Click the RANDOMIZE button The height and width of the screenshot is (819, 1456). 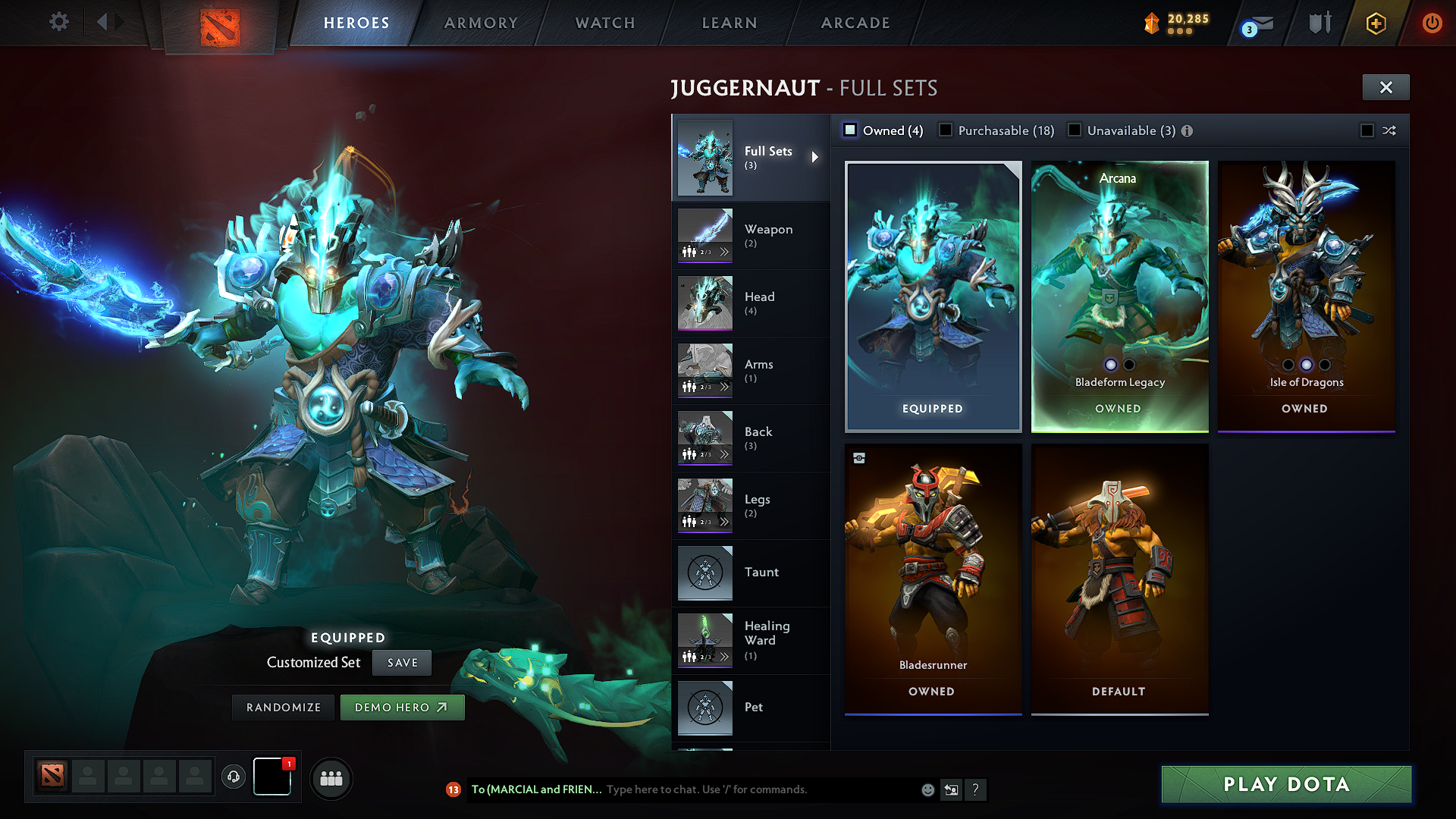point(282,707)
